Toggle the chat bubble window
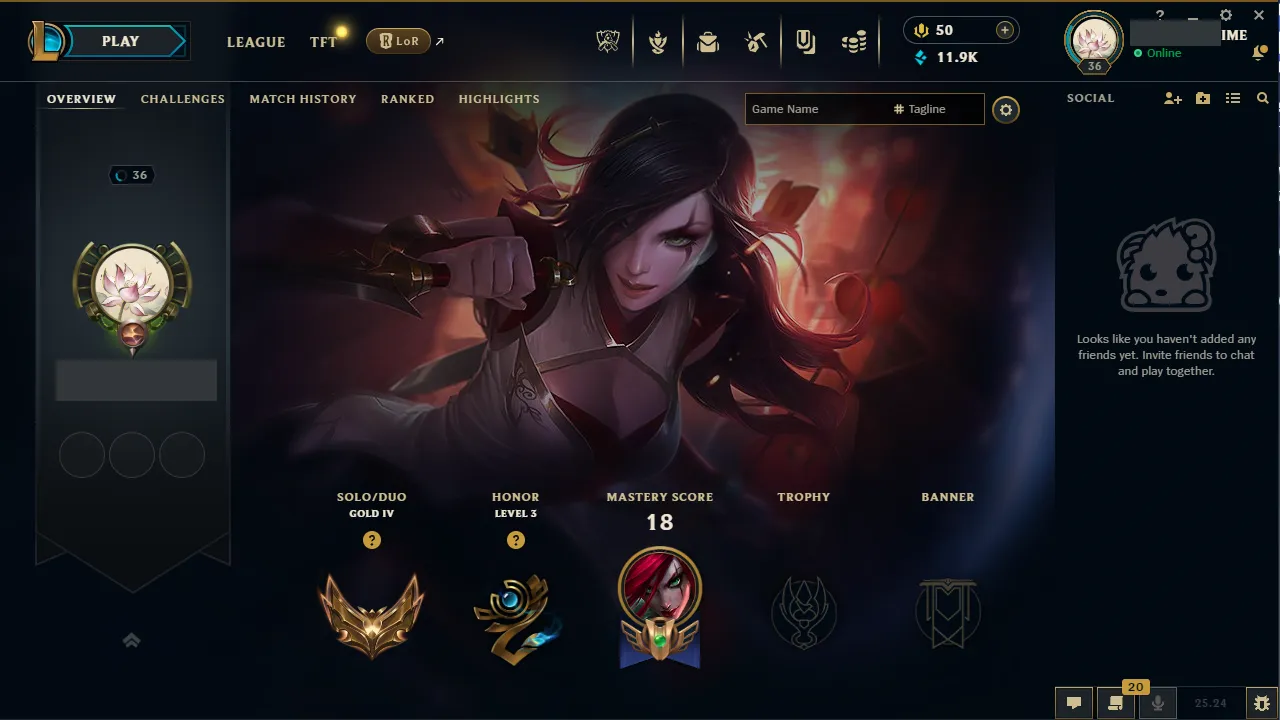The width and height of the screenshot is (1280, 720). pos(1073,701)
